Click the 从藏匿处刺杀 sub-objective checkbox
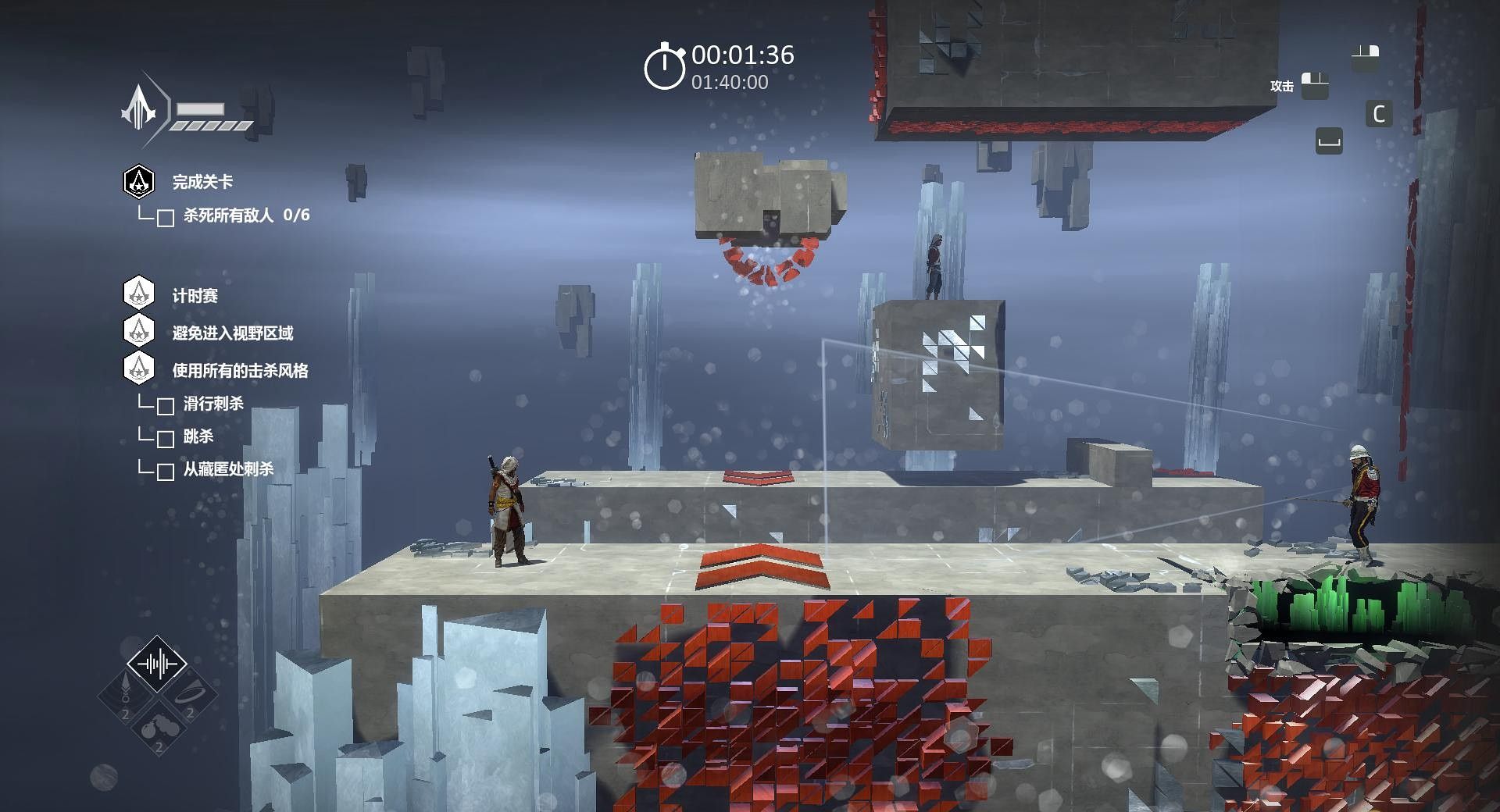Viewport: 1500px width, 812px height. tap(166, 472)
